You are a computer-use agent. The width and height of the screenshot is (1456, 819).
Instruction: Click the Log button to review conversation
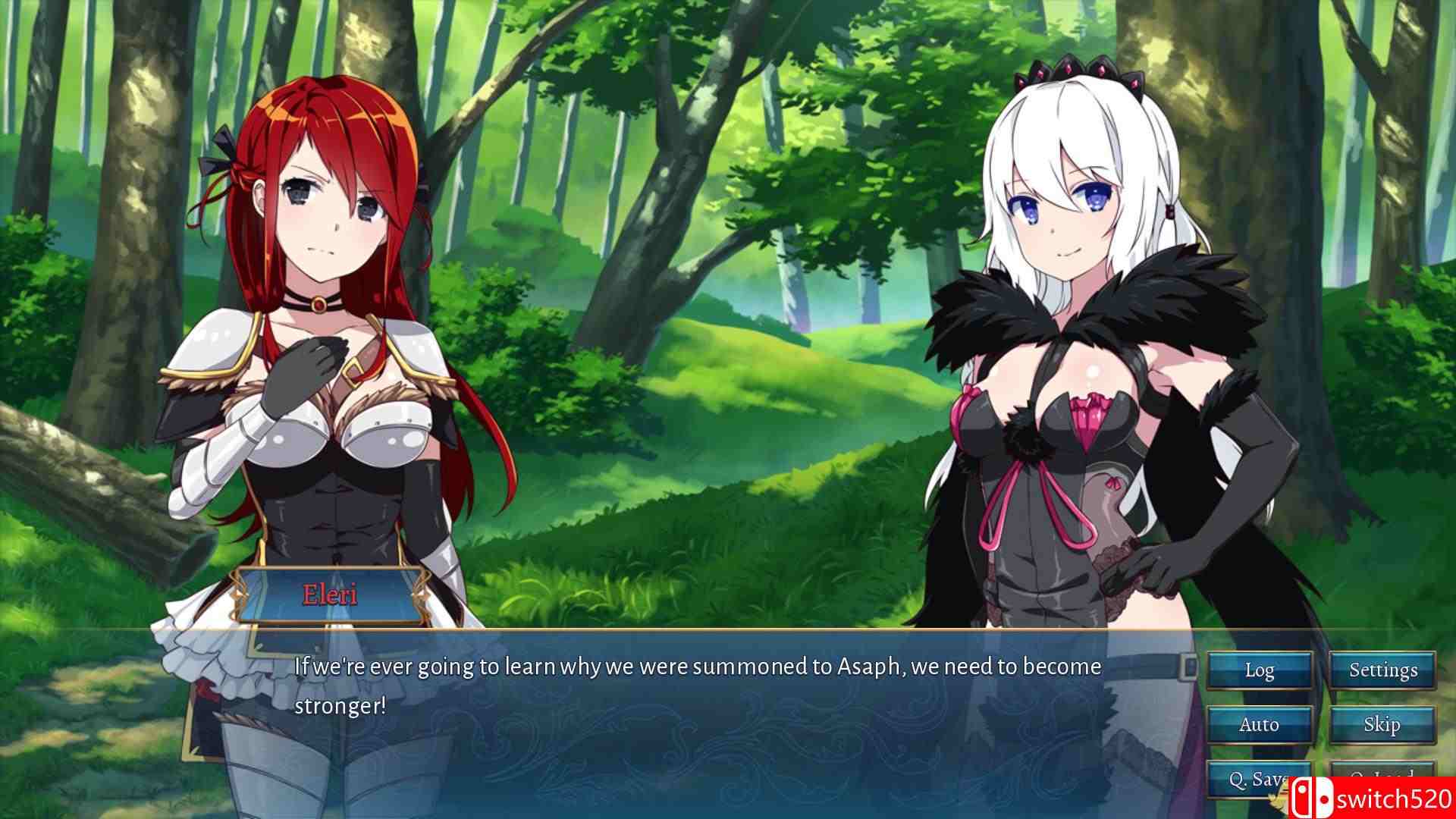point(1259,670)
